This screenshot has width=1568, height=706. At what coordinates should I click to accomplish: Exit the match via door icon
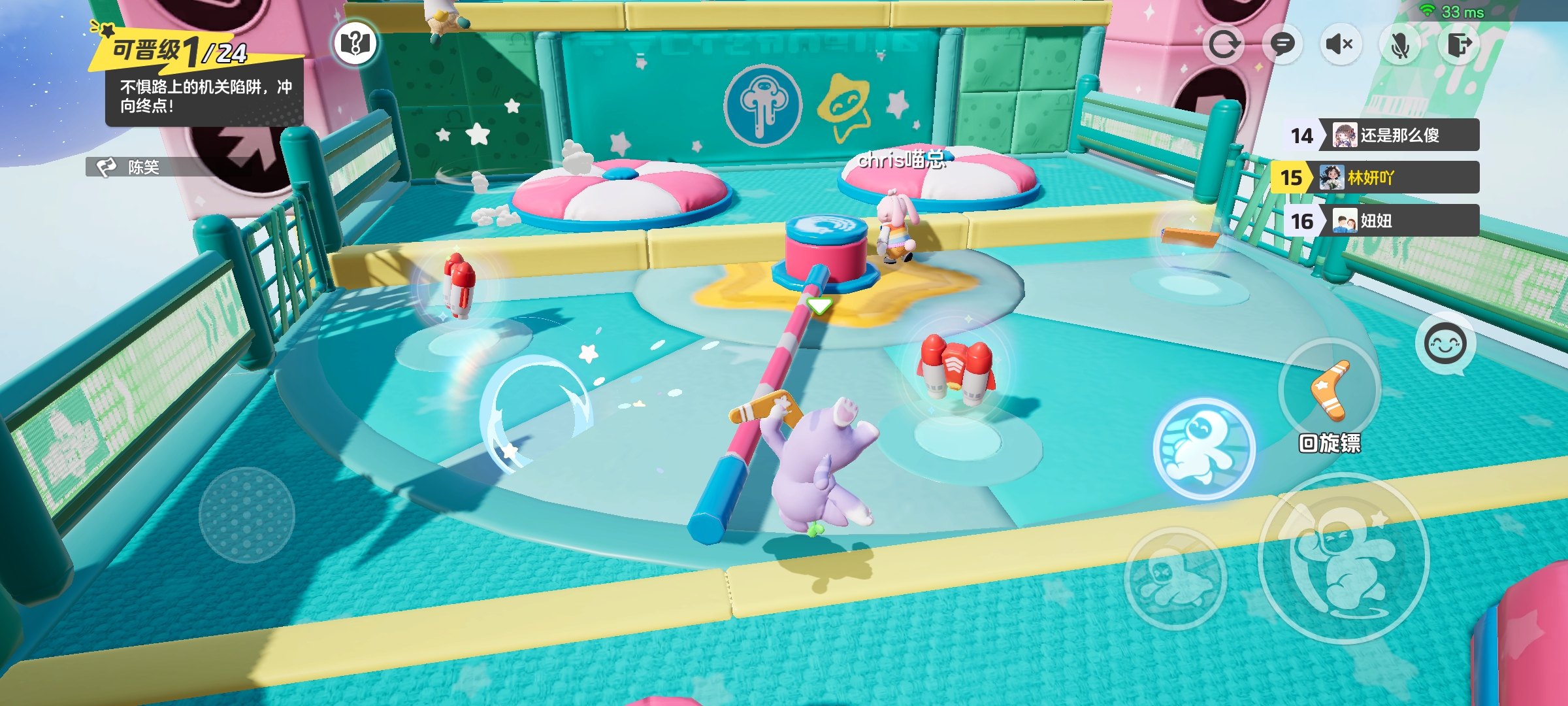pyautogui.click(x=1459, y=44)
